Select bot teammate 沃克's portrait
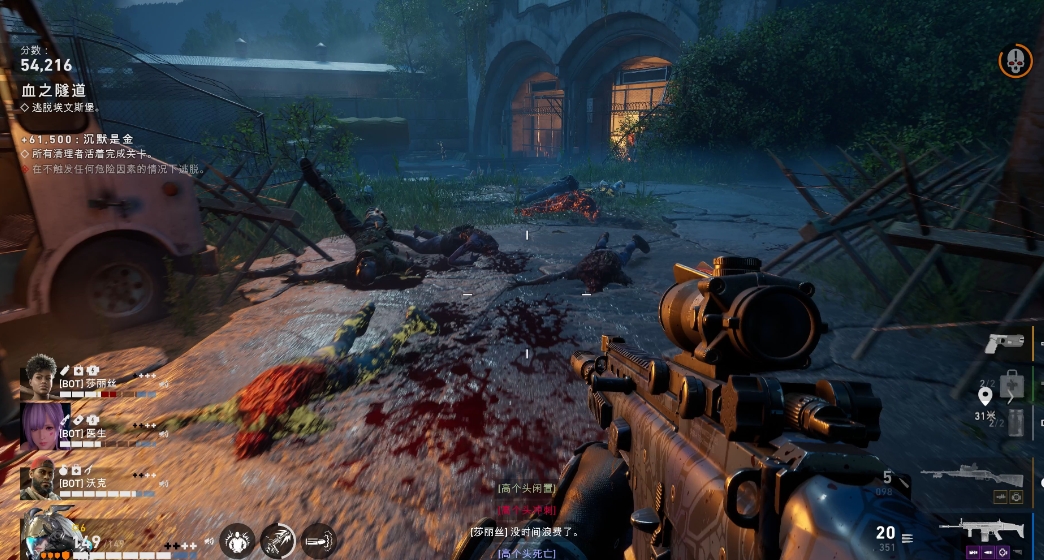 pos(39,481)
